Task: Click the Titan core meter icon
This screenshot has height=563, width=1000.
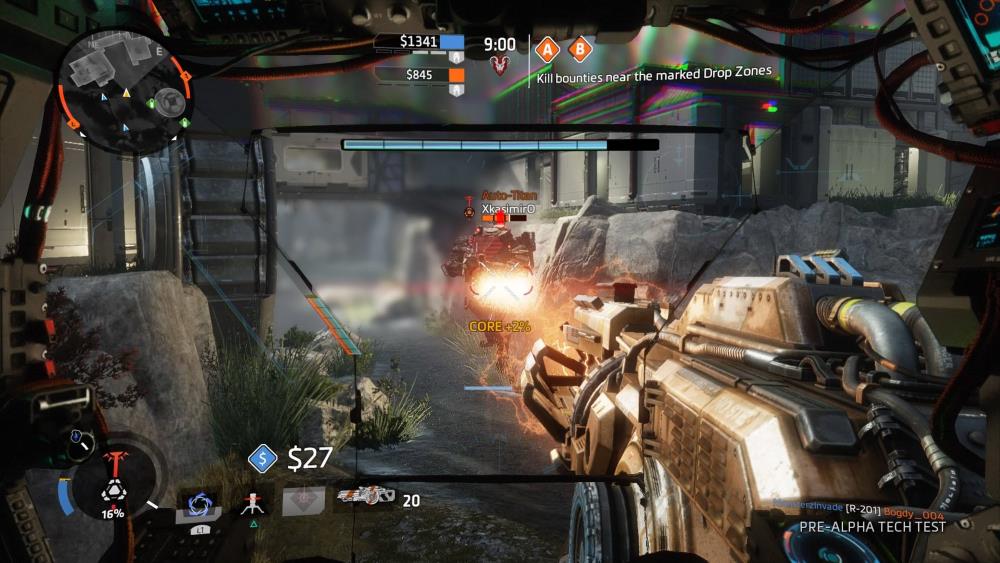Action: point(113,481)
